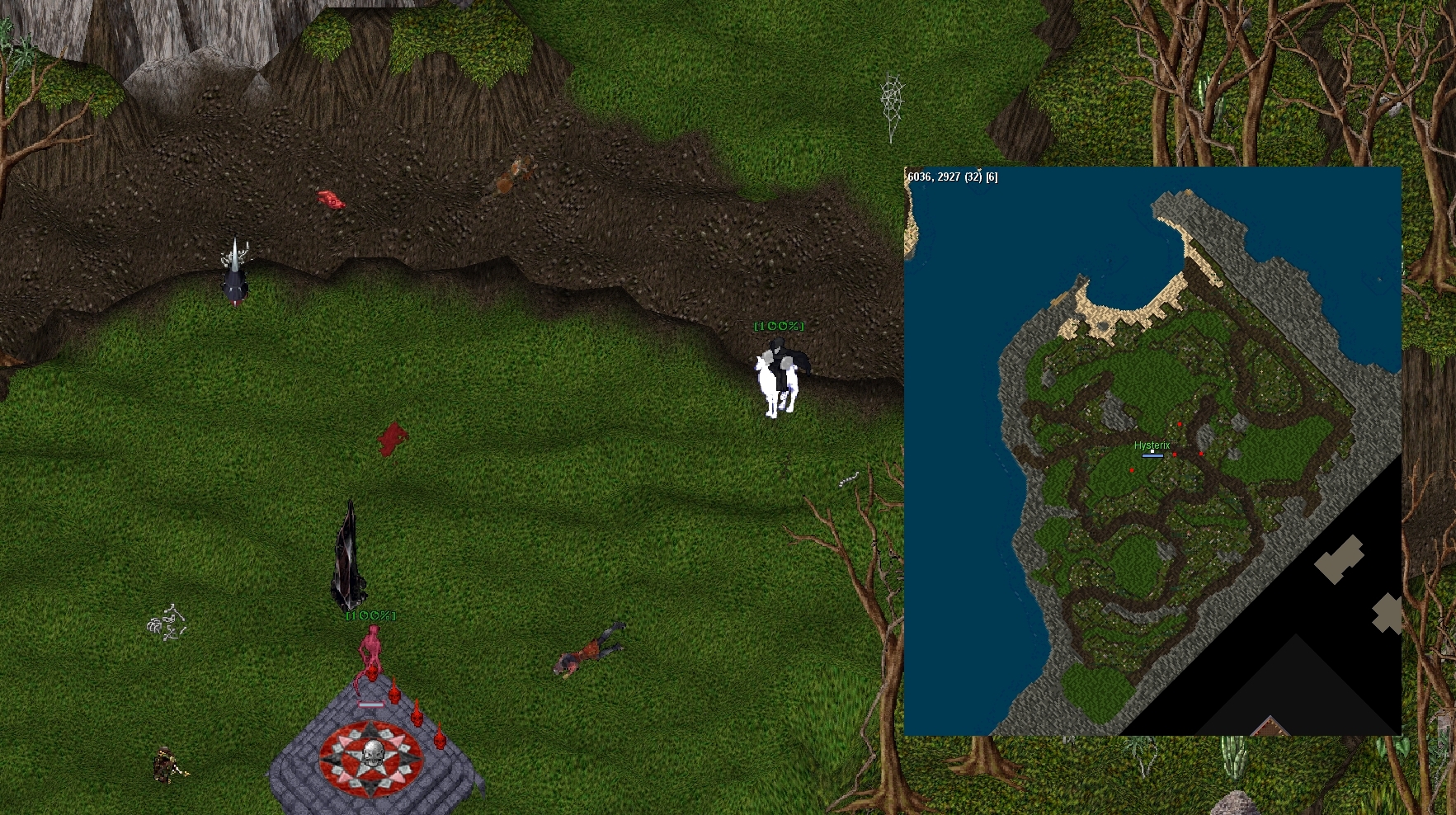Click the topmost red dot on the map
1456x815 pixels.
click(x=1180, y=424)
